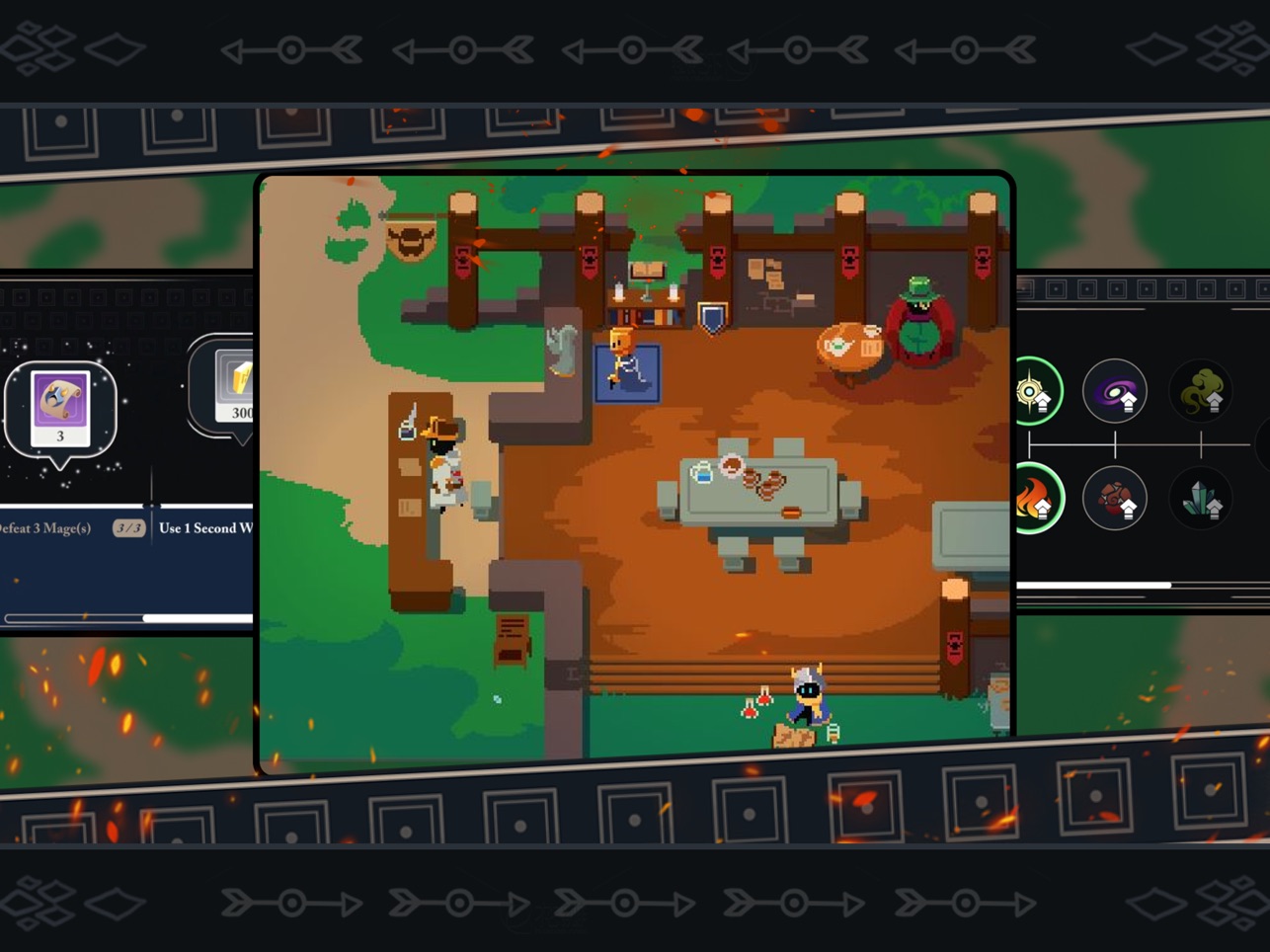Claim the purple scroll reward
This screenshot has height=952, width=1270.
pyautogui.click(x=60, y=408)
